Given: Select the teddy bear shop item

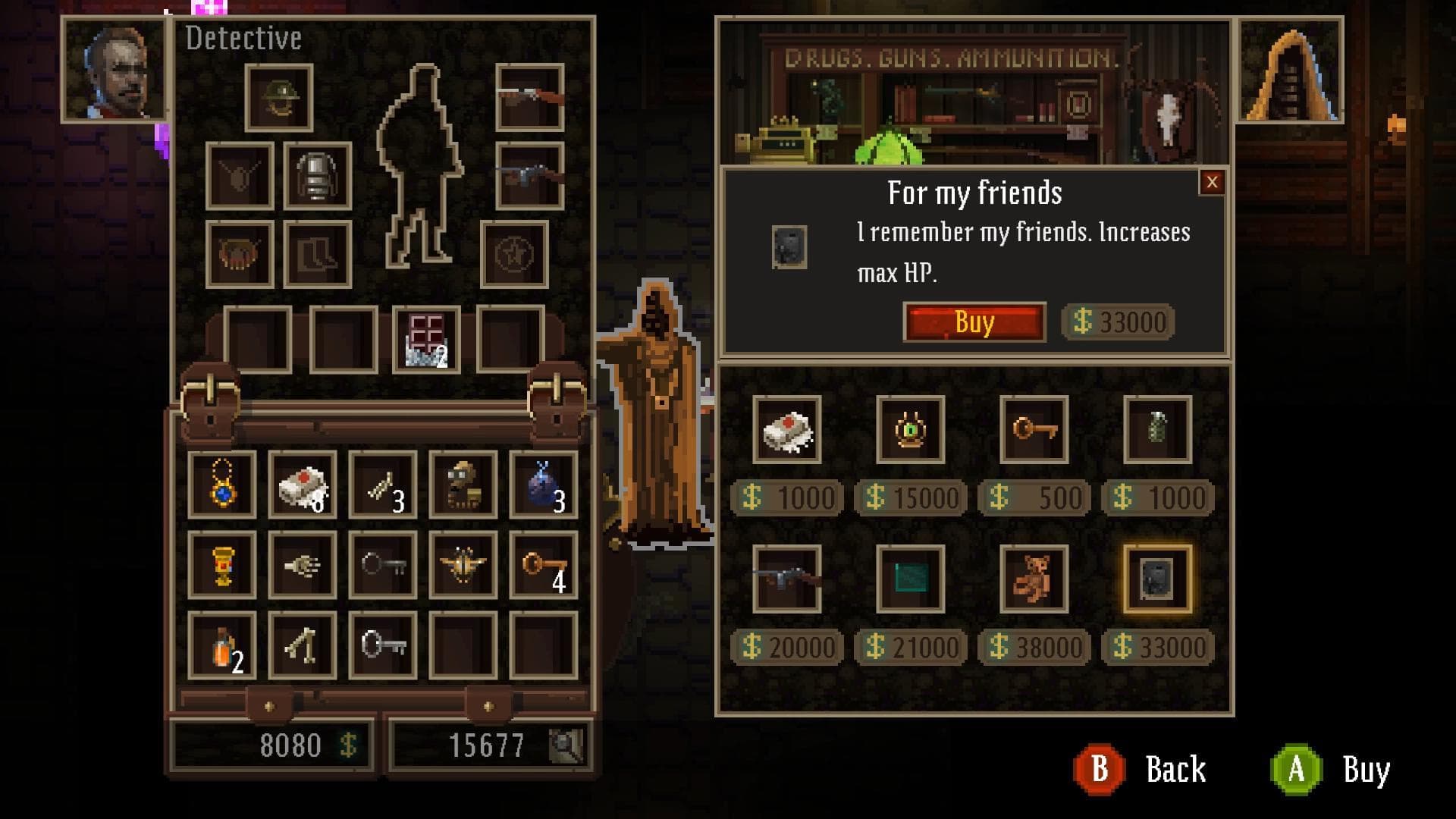Looking at the screenshot, I should pyautogui.click(x=1034, y=579).
